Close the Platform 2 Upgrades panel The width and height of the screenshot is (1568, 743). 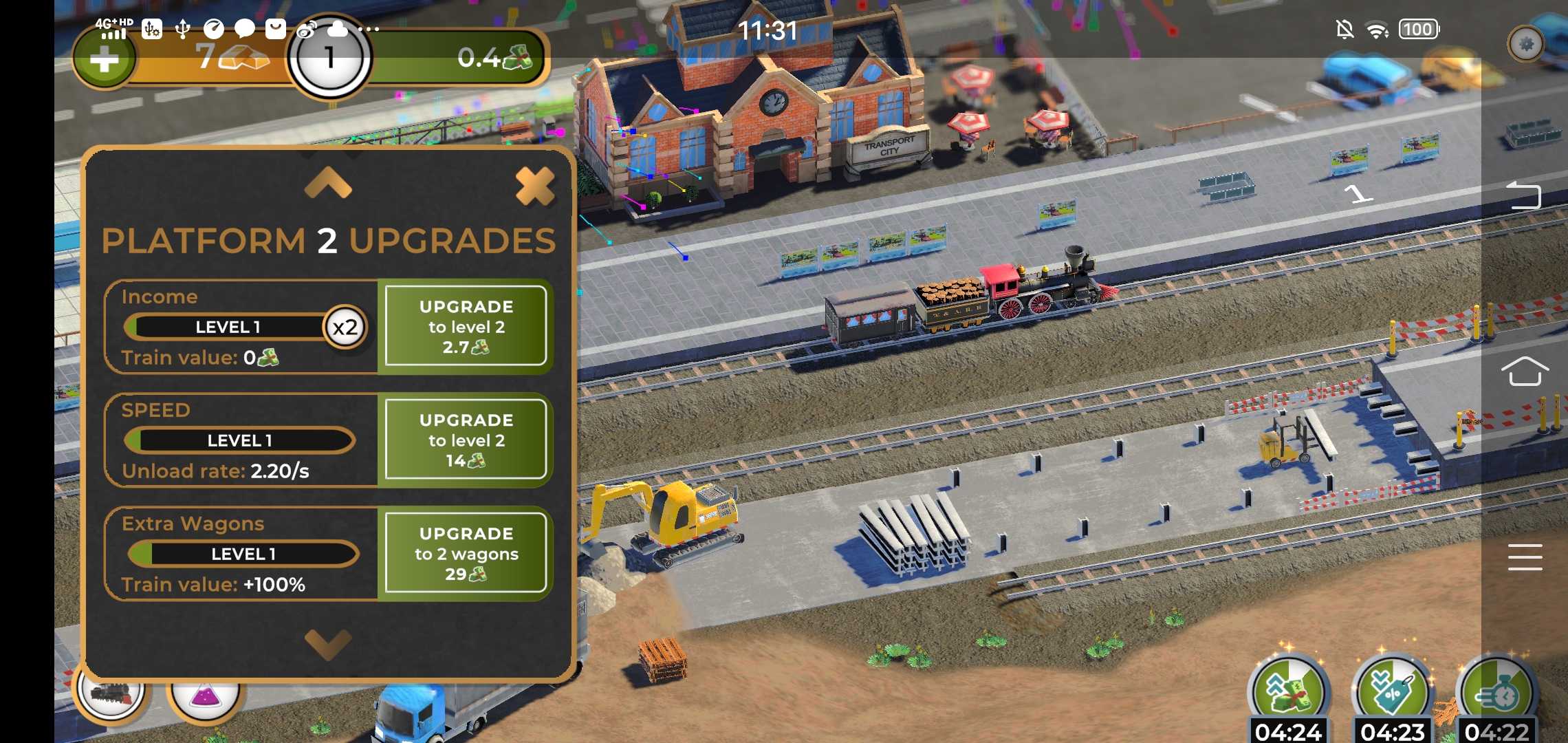pyautogui.click(x=534, y=186)
